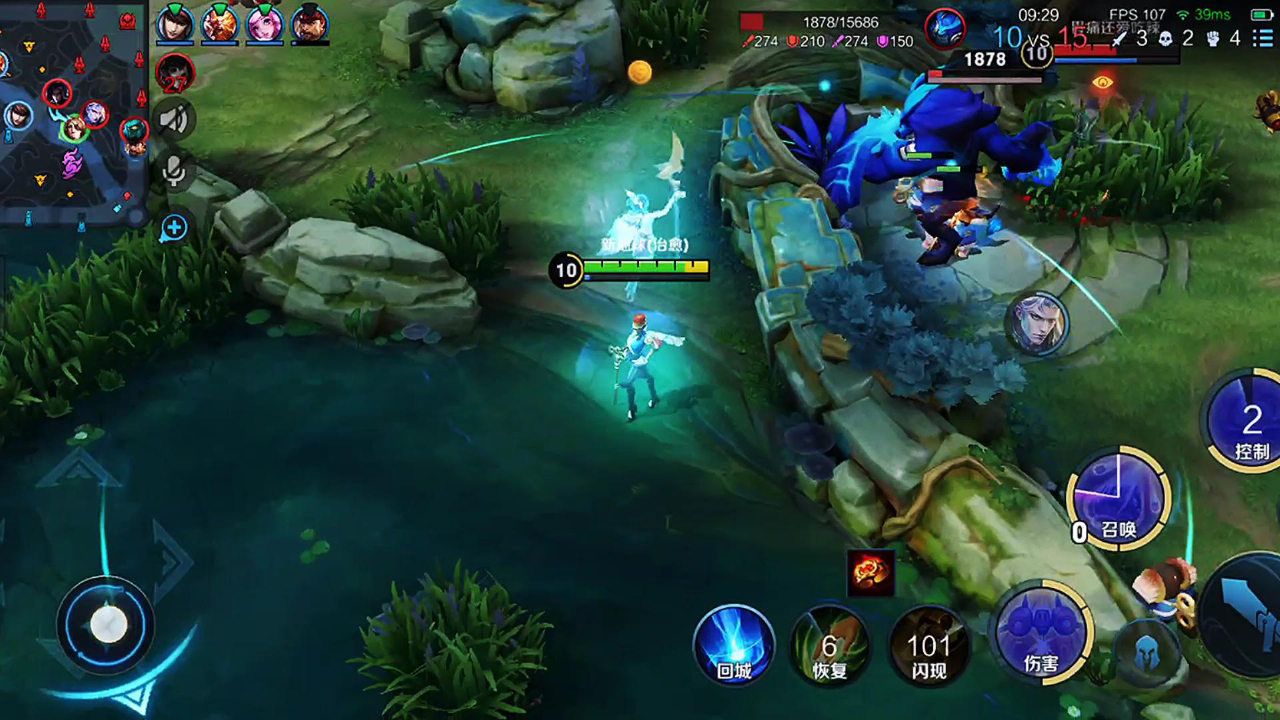Tap the Recall (回城) button

tap(734, 645)
